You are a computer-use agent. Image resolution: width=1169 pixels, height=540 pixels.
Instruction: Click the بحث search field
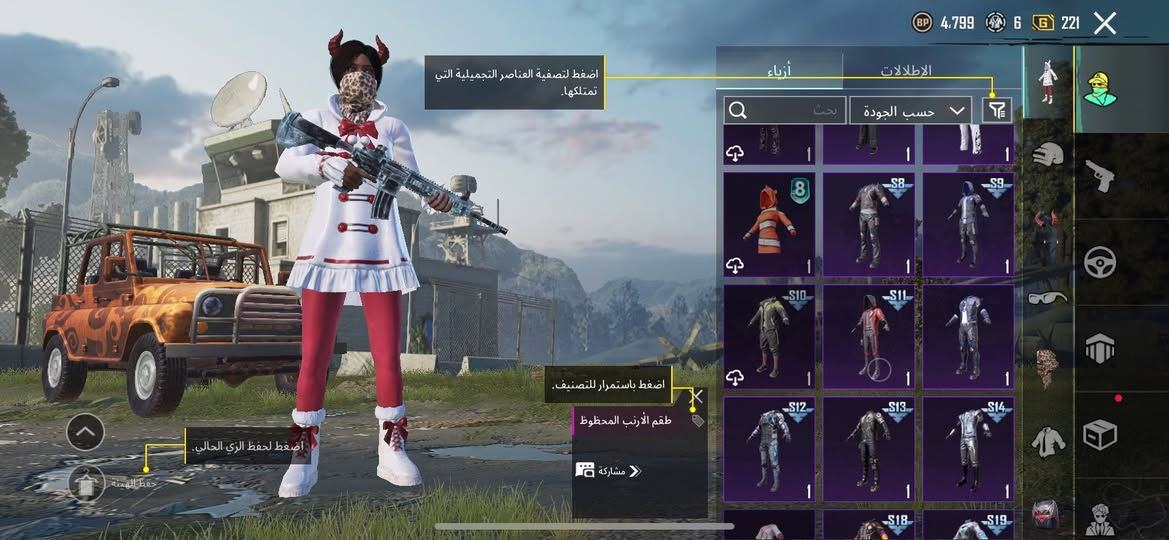(785, 110)
